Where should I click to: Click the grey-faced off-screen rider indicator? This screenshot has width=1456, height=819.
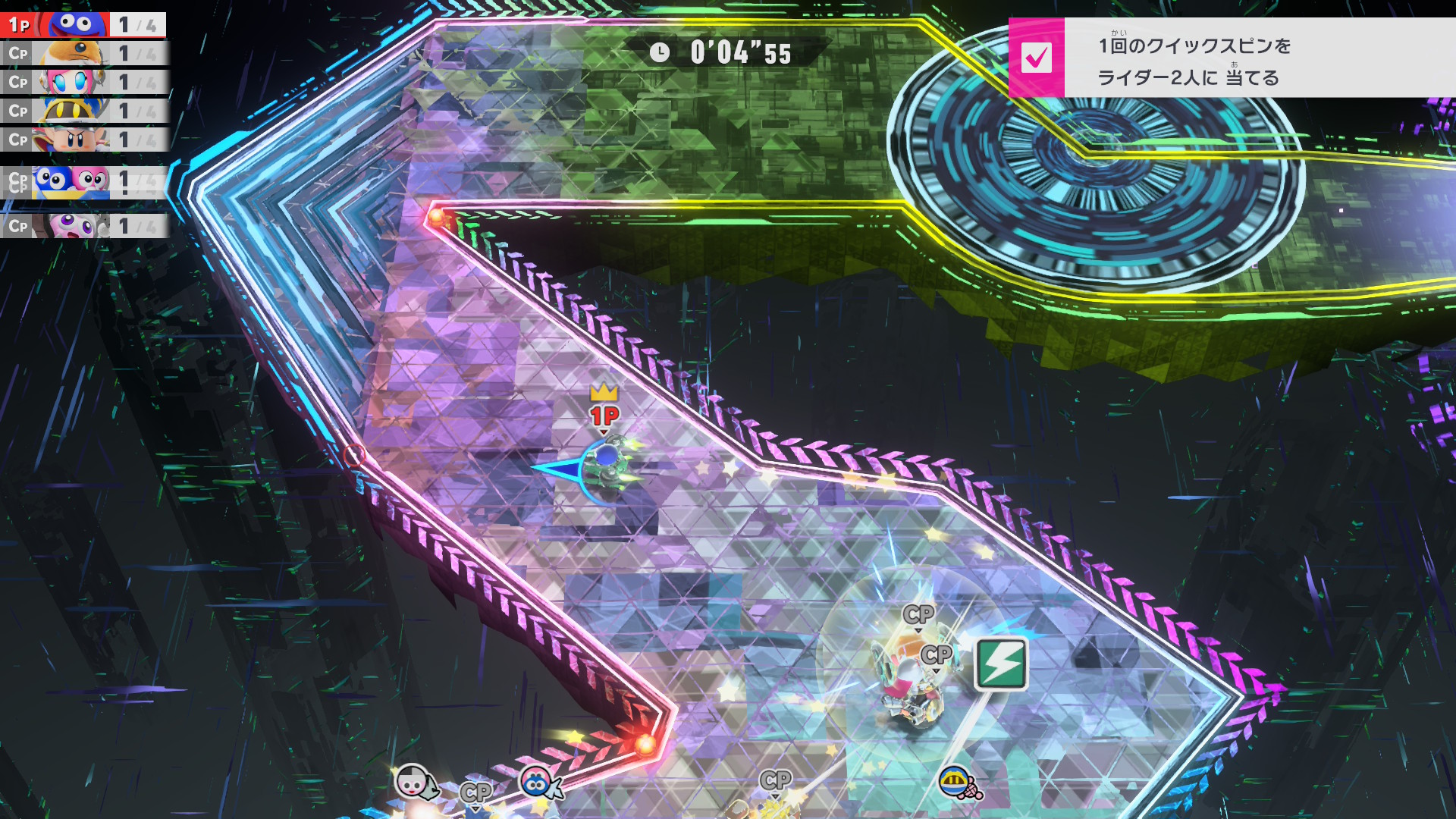tap(414, 781)
